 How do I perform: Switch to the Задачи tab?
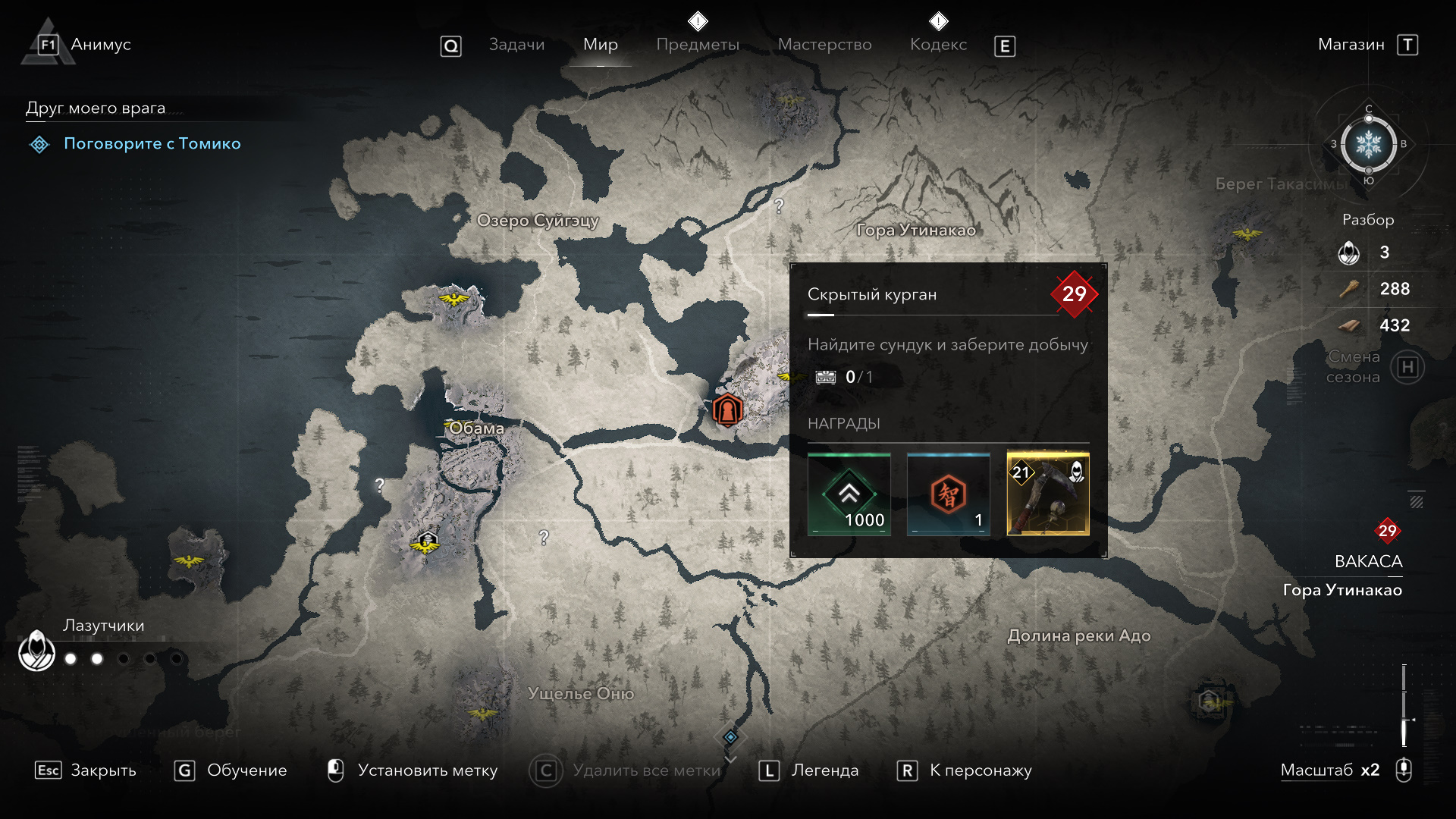(516, 45)
